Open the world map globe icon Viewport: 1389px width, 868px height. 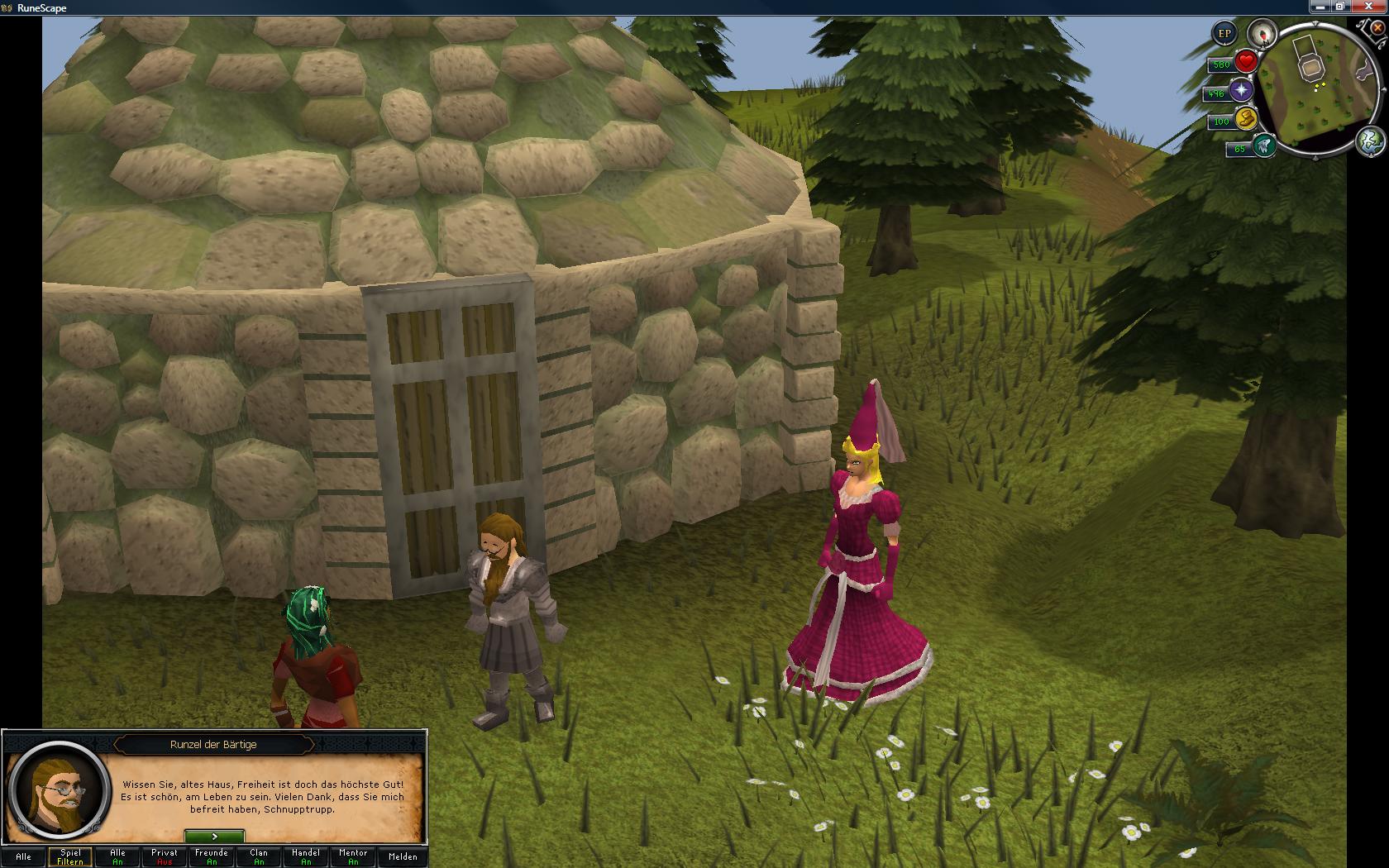1370,141
